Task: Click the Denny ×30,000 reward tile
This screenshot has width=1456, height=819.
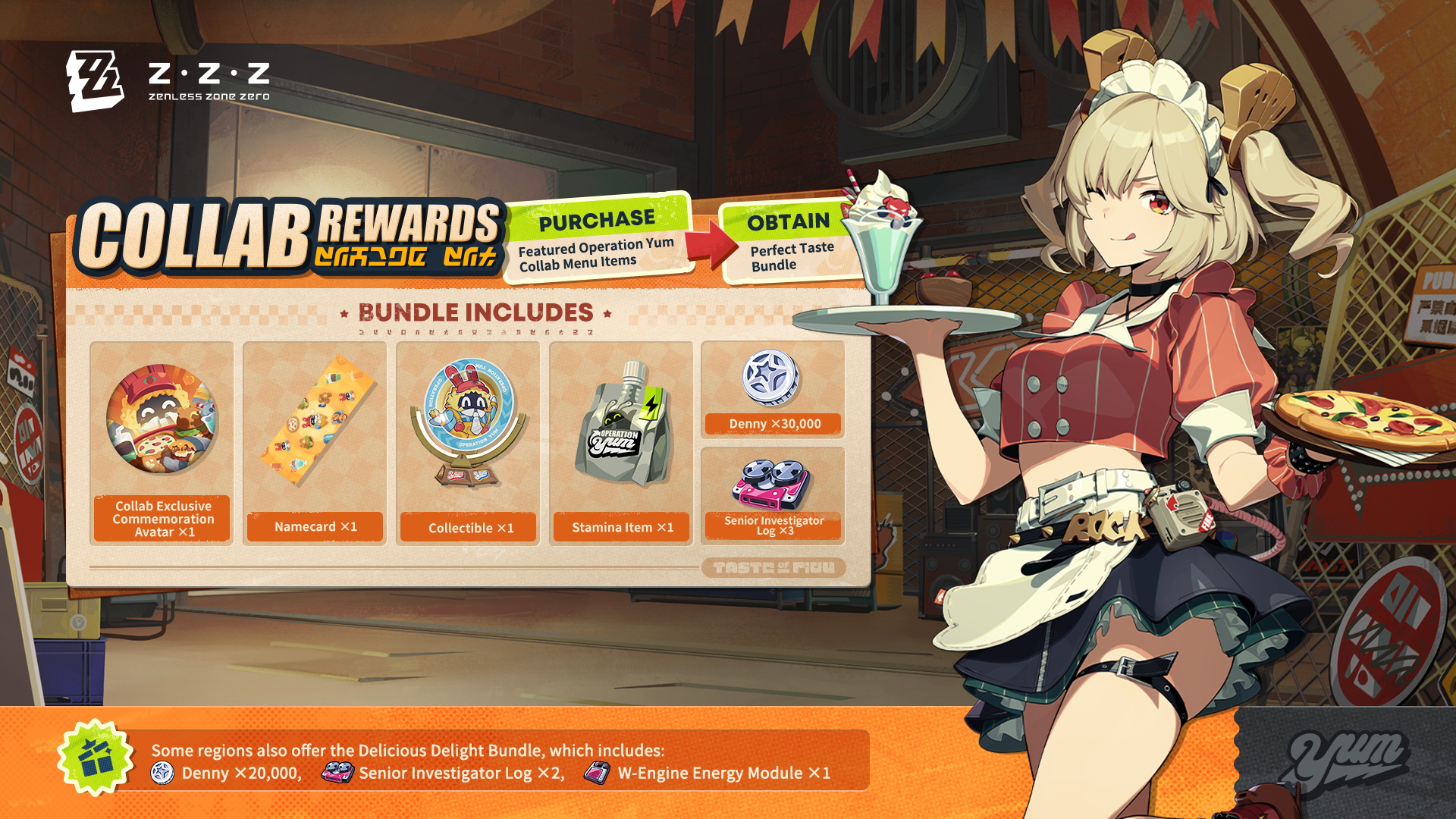Action: click(x=773, y=389)
